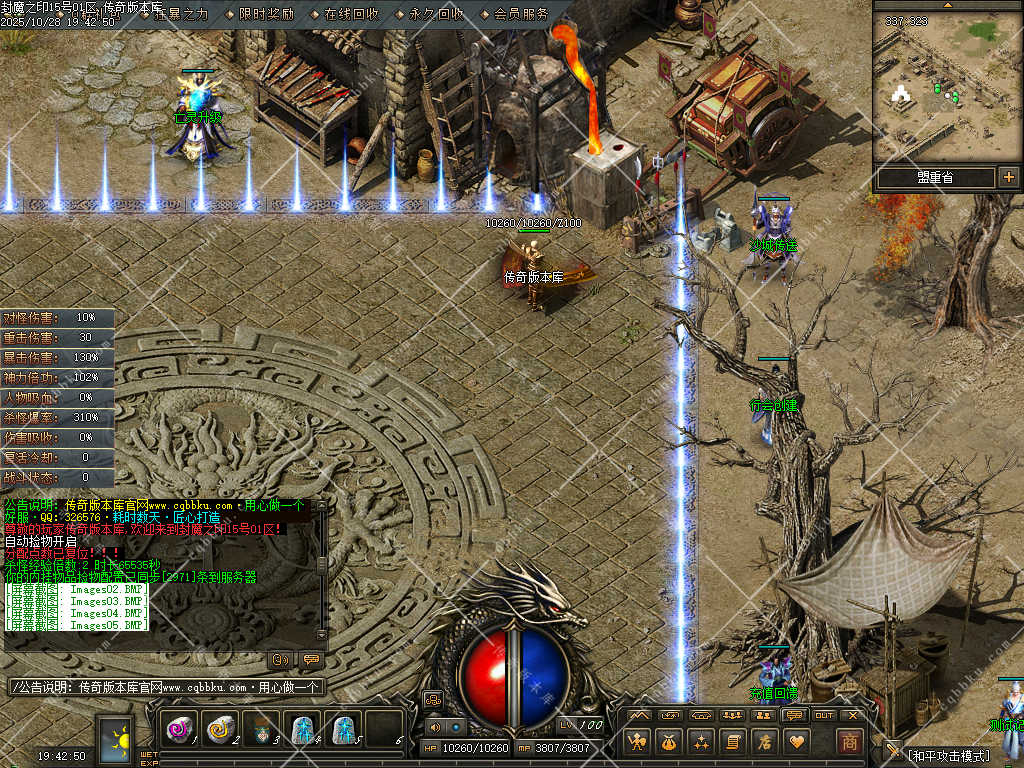Image resolution: width=1024 pixels, height=768 pixels.
Task: Select the 永久回收 menu entry
Action: (436, 14)
